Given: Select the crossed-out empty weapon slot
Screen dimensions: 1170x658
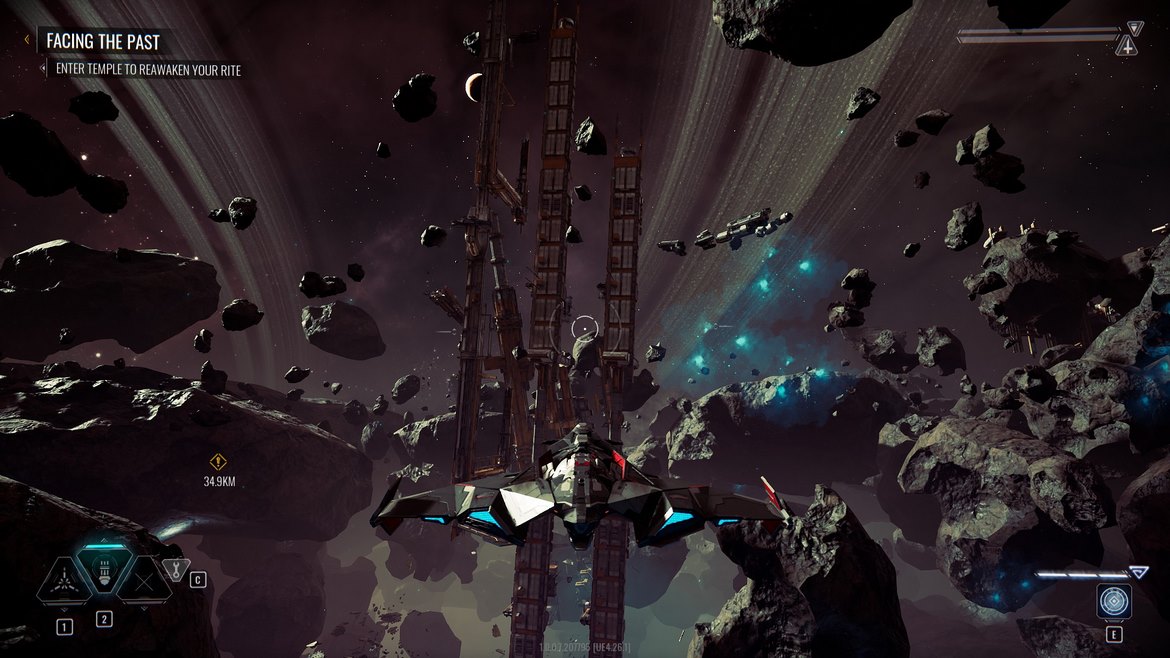Looking at the screenshot, I should (x=142, y=578).
